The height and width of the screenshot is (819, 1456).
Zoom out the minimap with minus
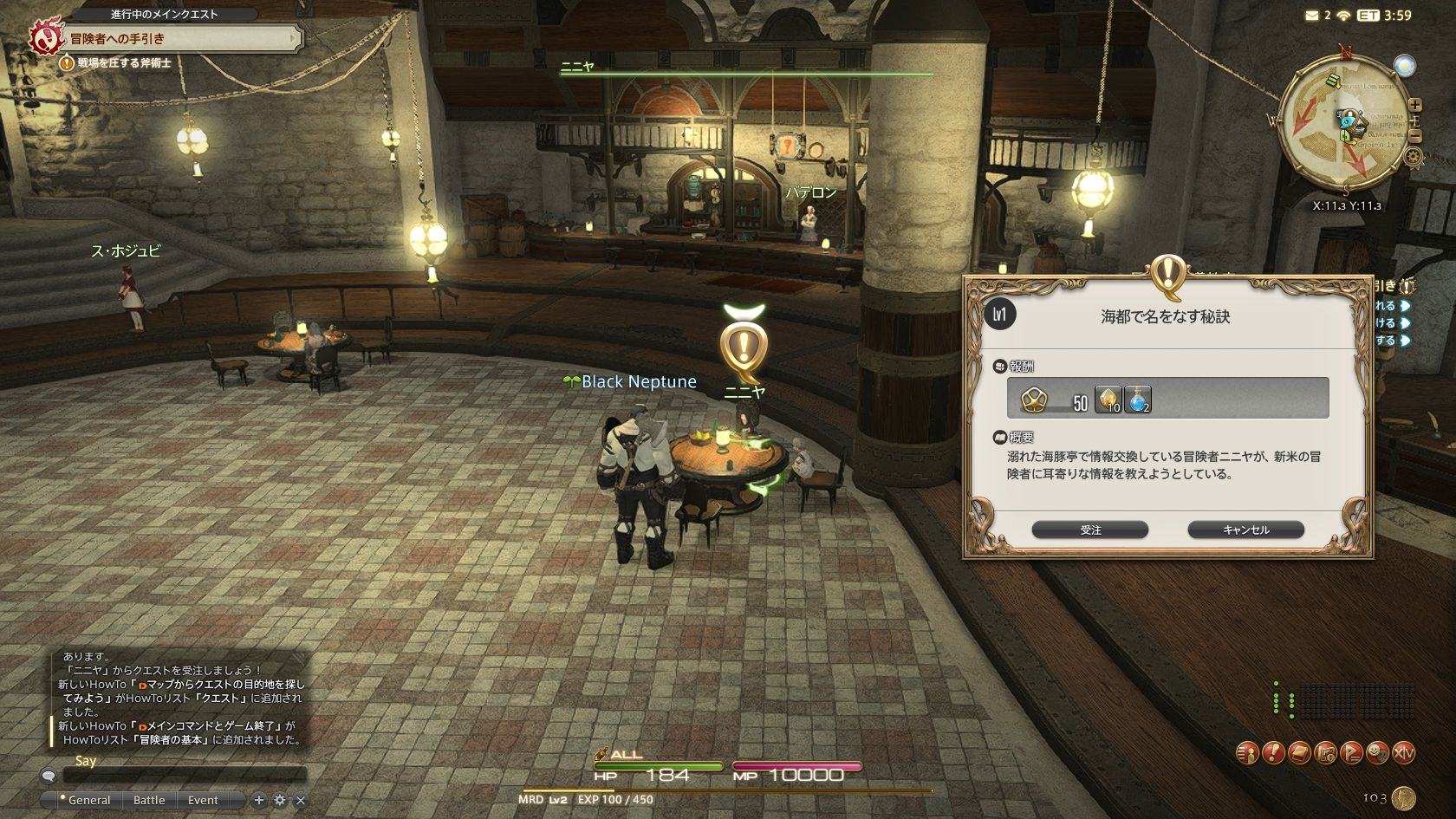[x=1415, y=136]
